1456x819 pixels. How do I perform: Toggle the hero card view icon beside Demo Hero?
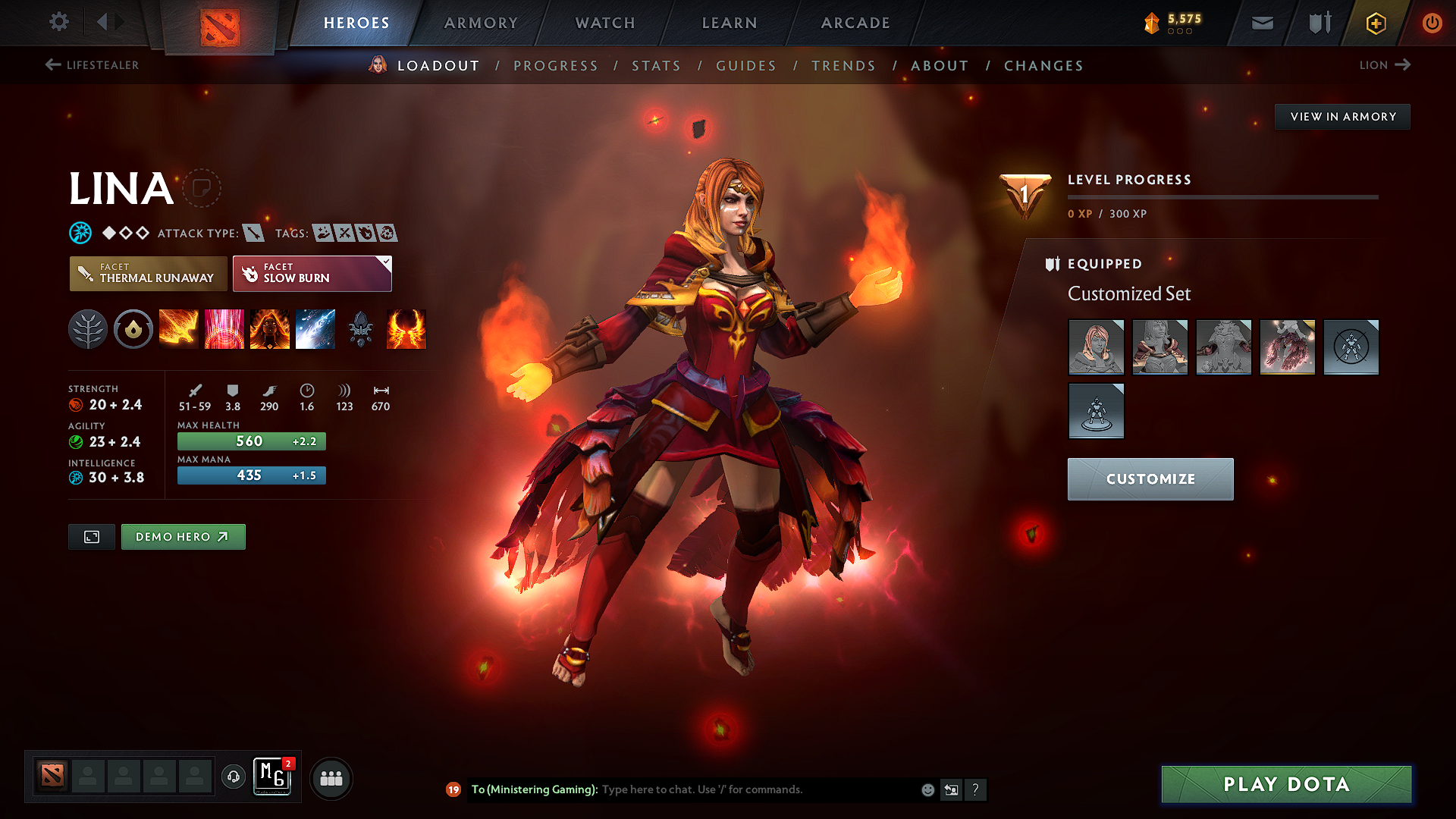pos(91,536)
